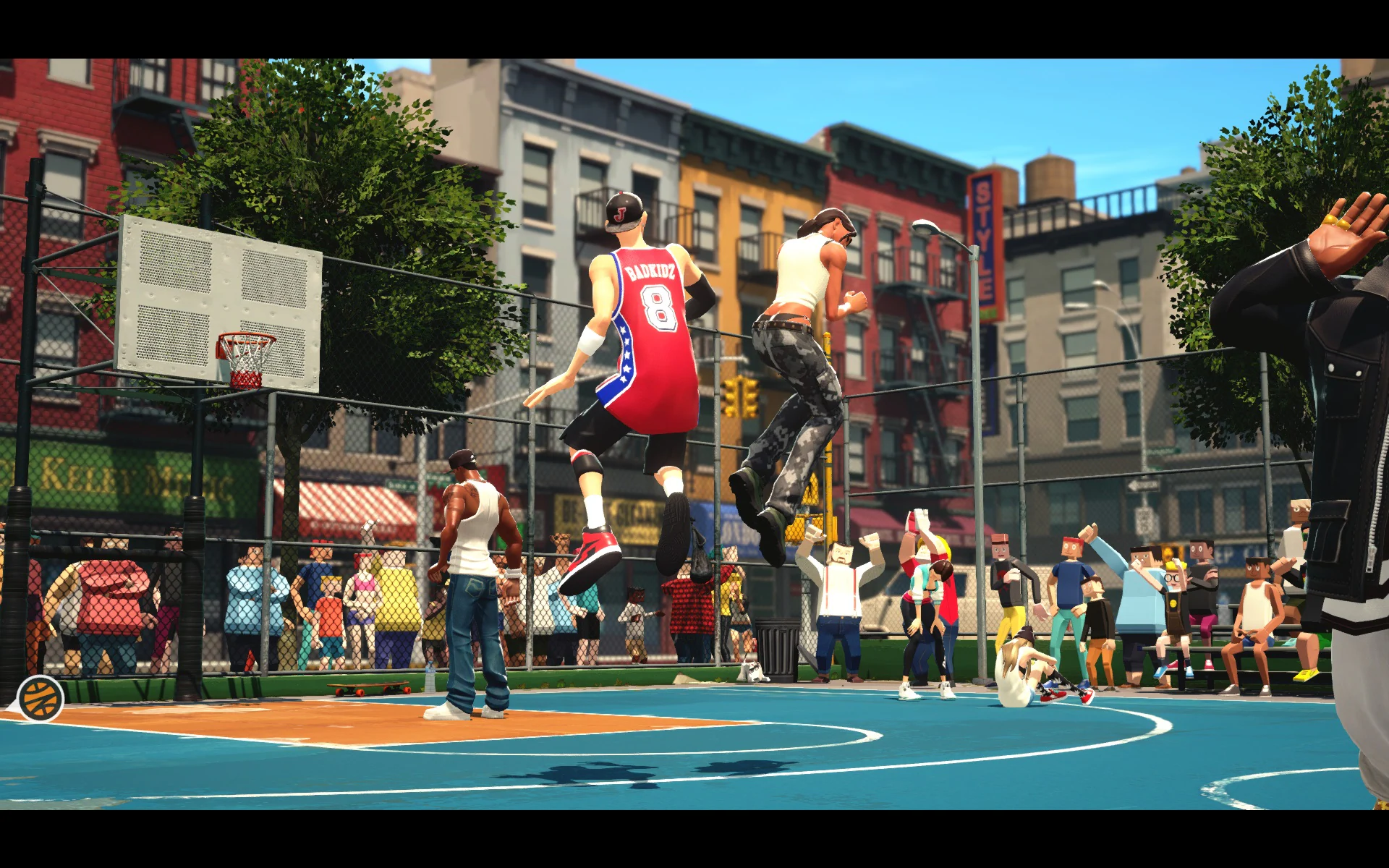
Task: Click the trash can by the fence
Action: point(778,647)
